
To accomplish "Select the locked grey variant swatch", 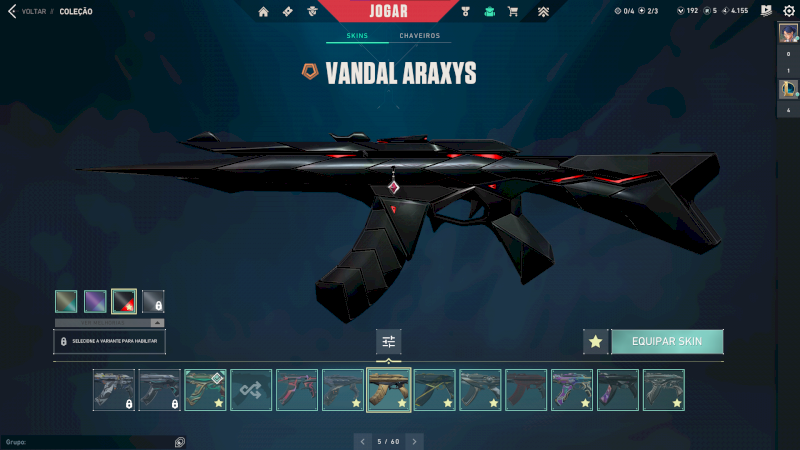I will [x=153, y=301].
